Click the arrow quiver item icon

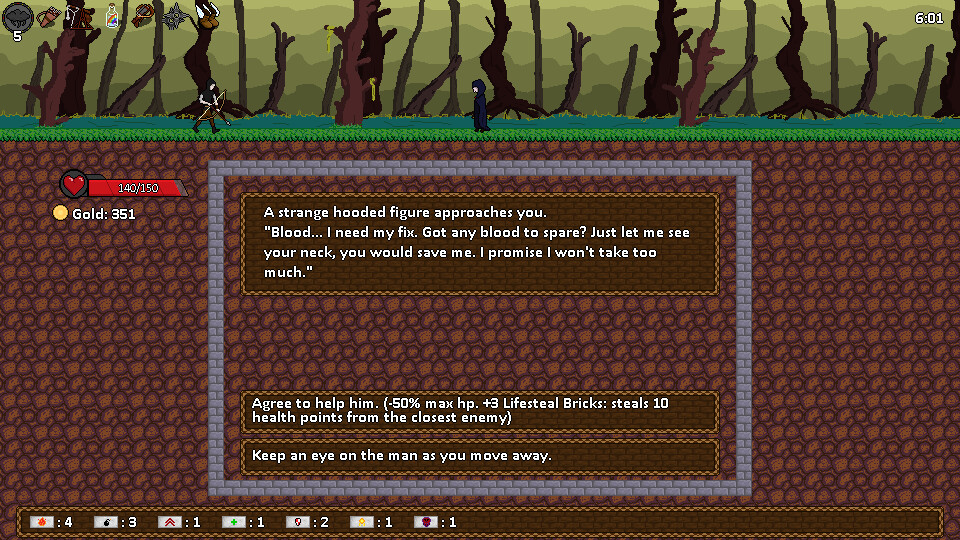click(48, 16)
